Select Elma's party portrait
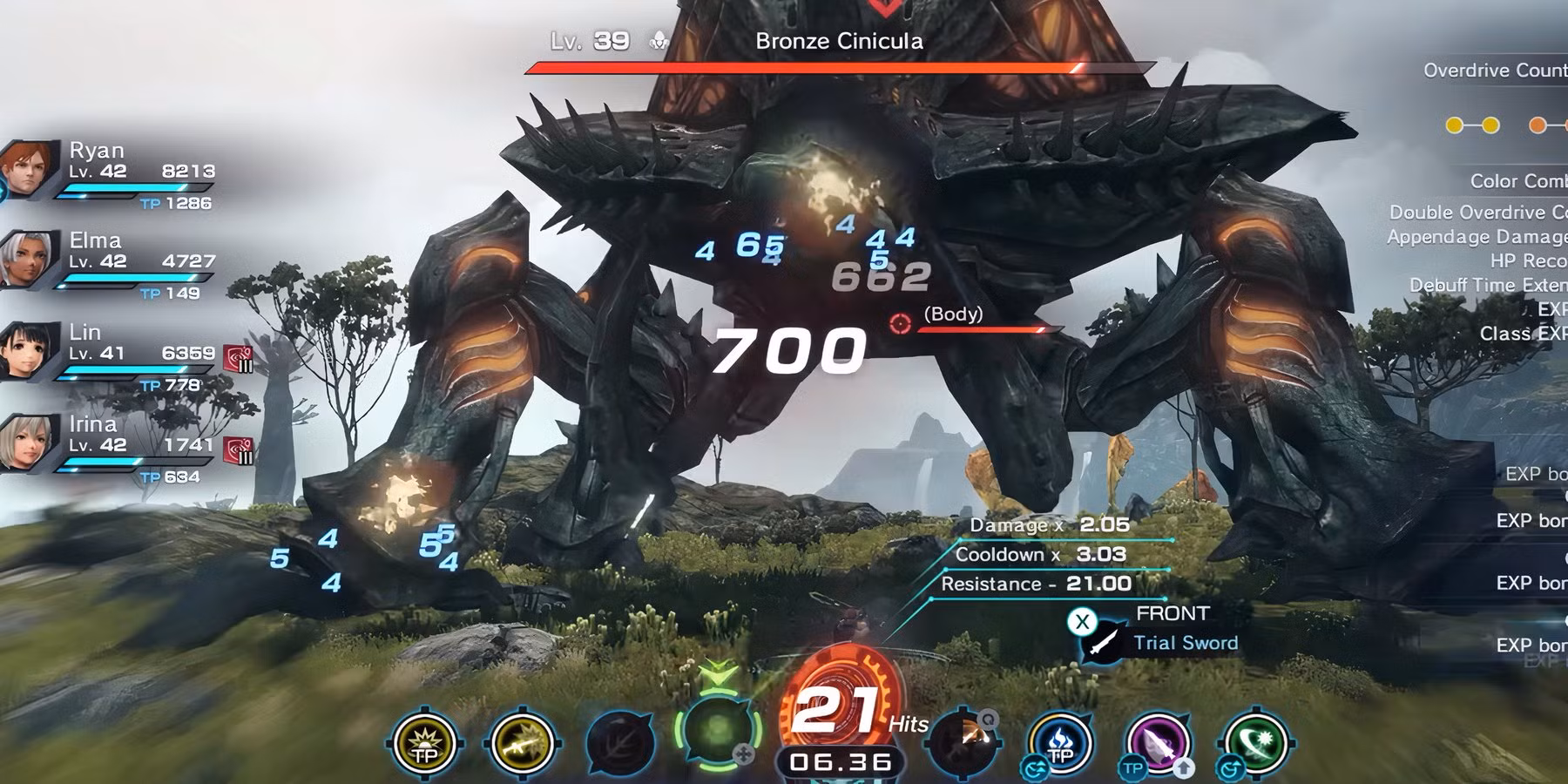The width and height of the screenshot is (1568, 784). click(x=23, y=260)
